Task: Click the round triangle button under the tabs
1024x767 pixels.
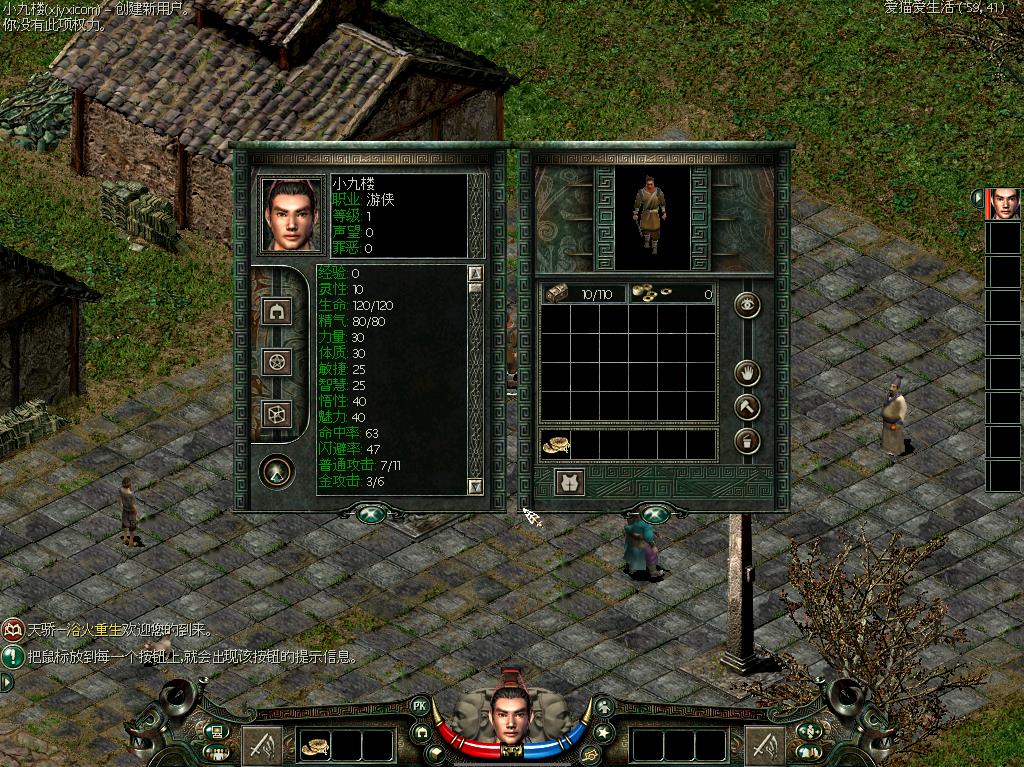Action: 276,470
